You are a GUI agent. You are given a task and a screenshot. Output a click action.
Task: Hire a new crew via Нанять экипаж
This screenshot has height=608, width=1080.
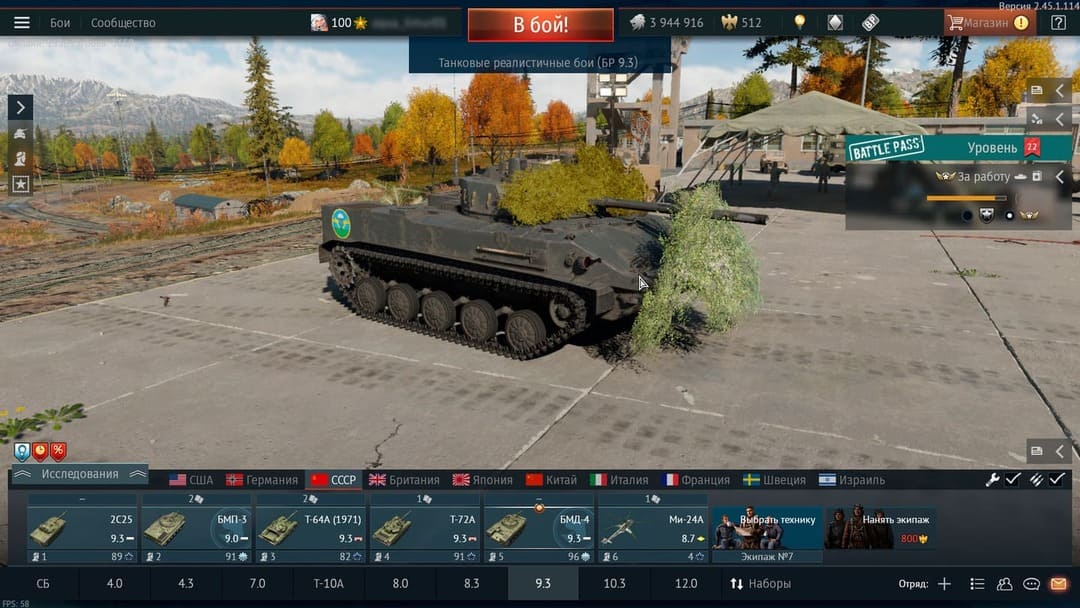pyautogui.click(x=880, y=528)
